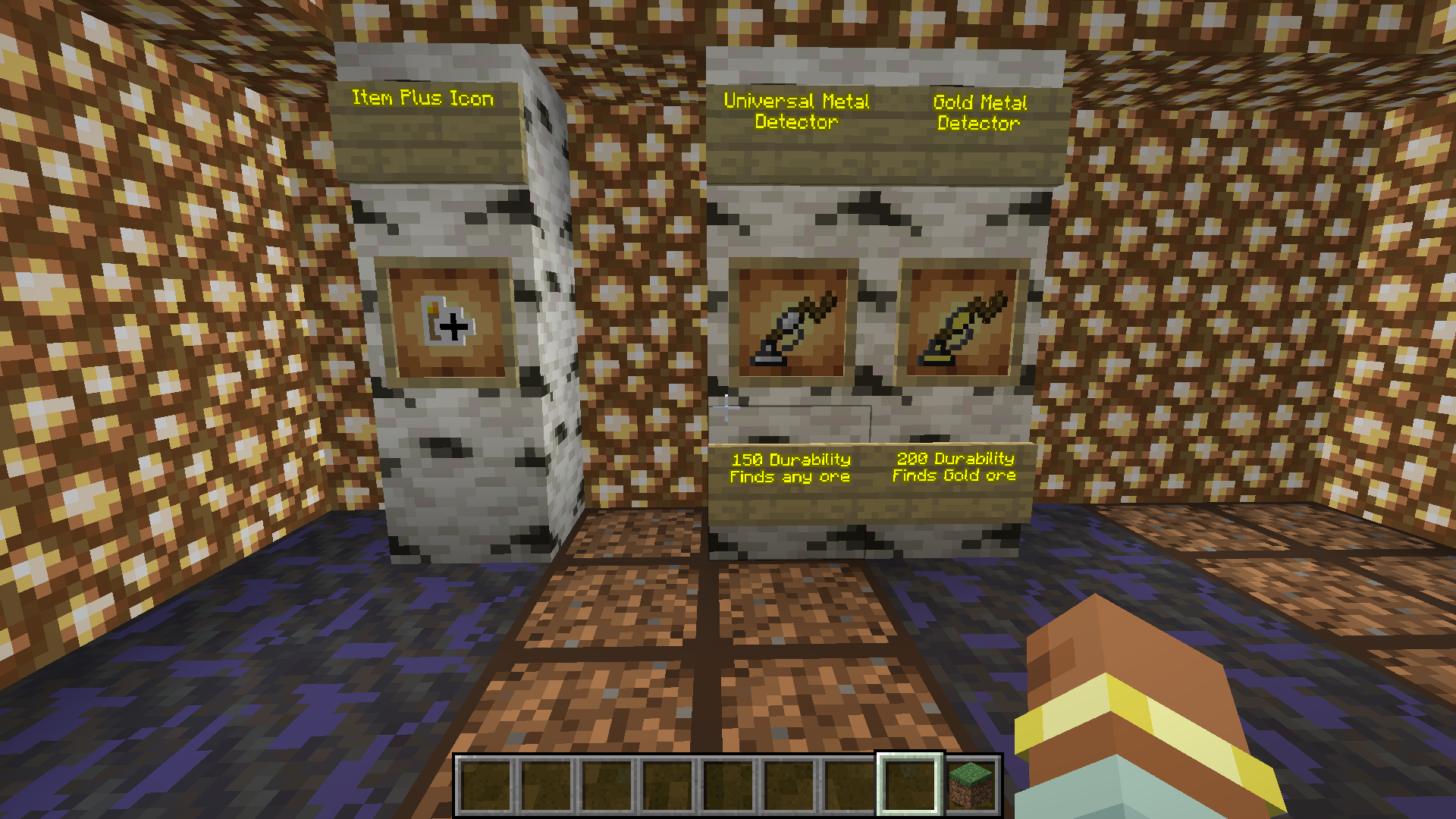Open the Universal Metal Detector title sign
The width and height of the screenshot is (1456, 819).
[796, 112]
